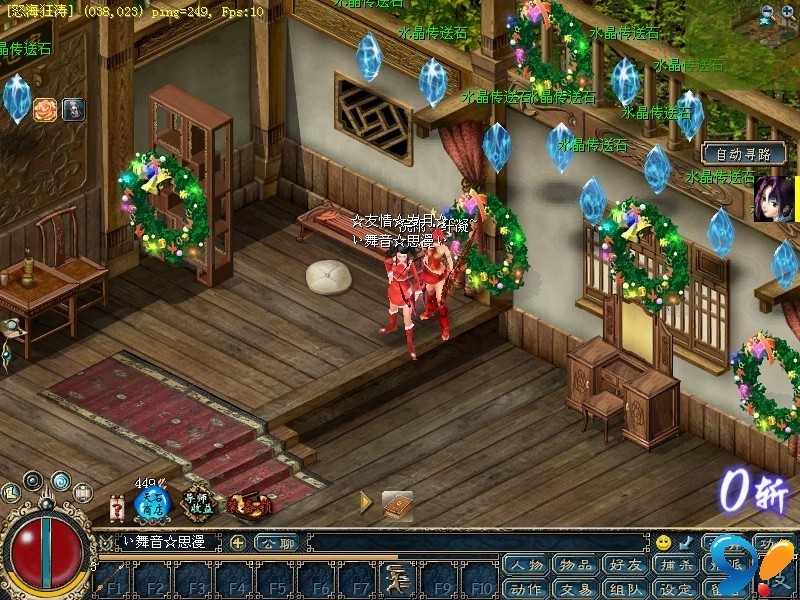This screenshot has height=600, width=800.
Task: Click the yellow plus button beside name
Action: (238, 543)
